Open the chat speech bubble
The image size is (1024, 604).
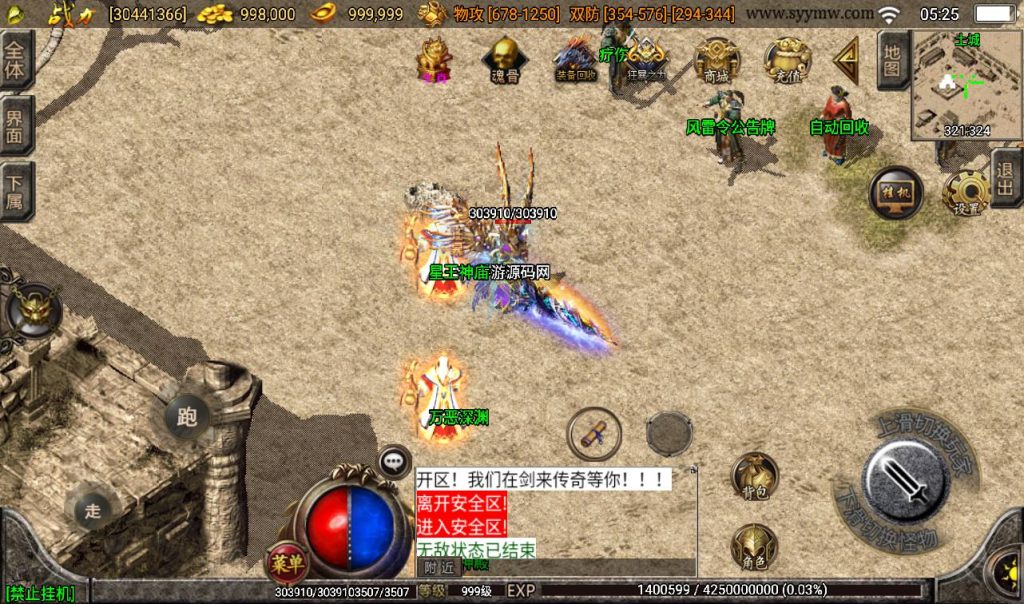click(x=395, y=460)
